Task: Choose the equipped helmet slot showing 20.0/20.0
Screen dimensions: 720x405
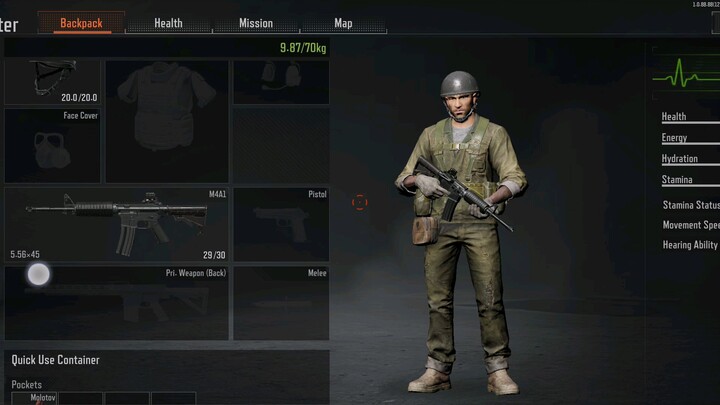Action: point(52,81)
